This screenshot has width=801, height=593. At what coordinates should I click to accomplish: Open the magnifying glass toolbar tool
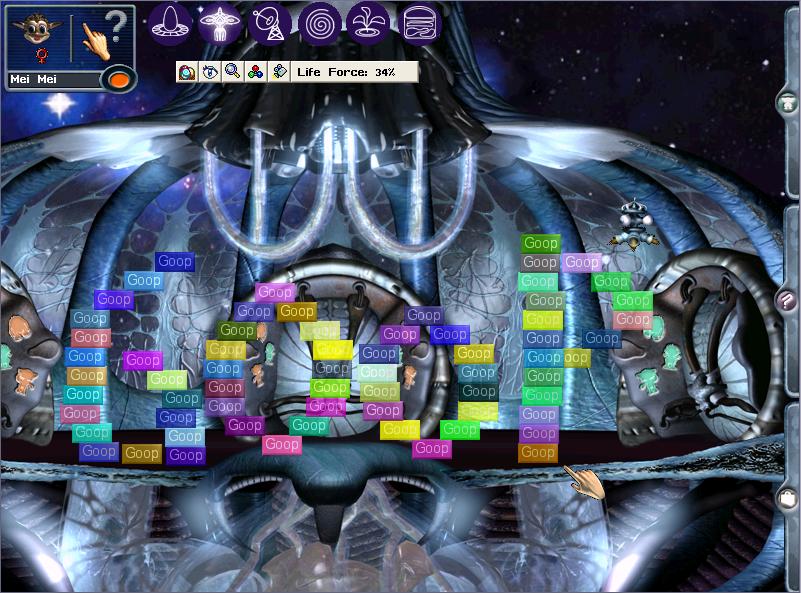tap(232, 72)
